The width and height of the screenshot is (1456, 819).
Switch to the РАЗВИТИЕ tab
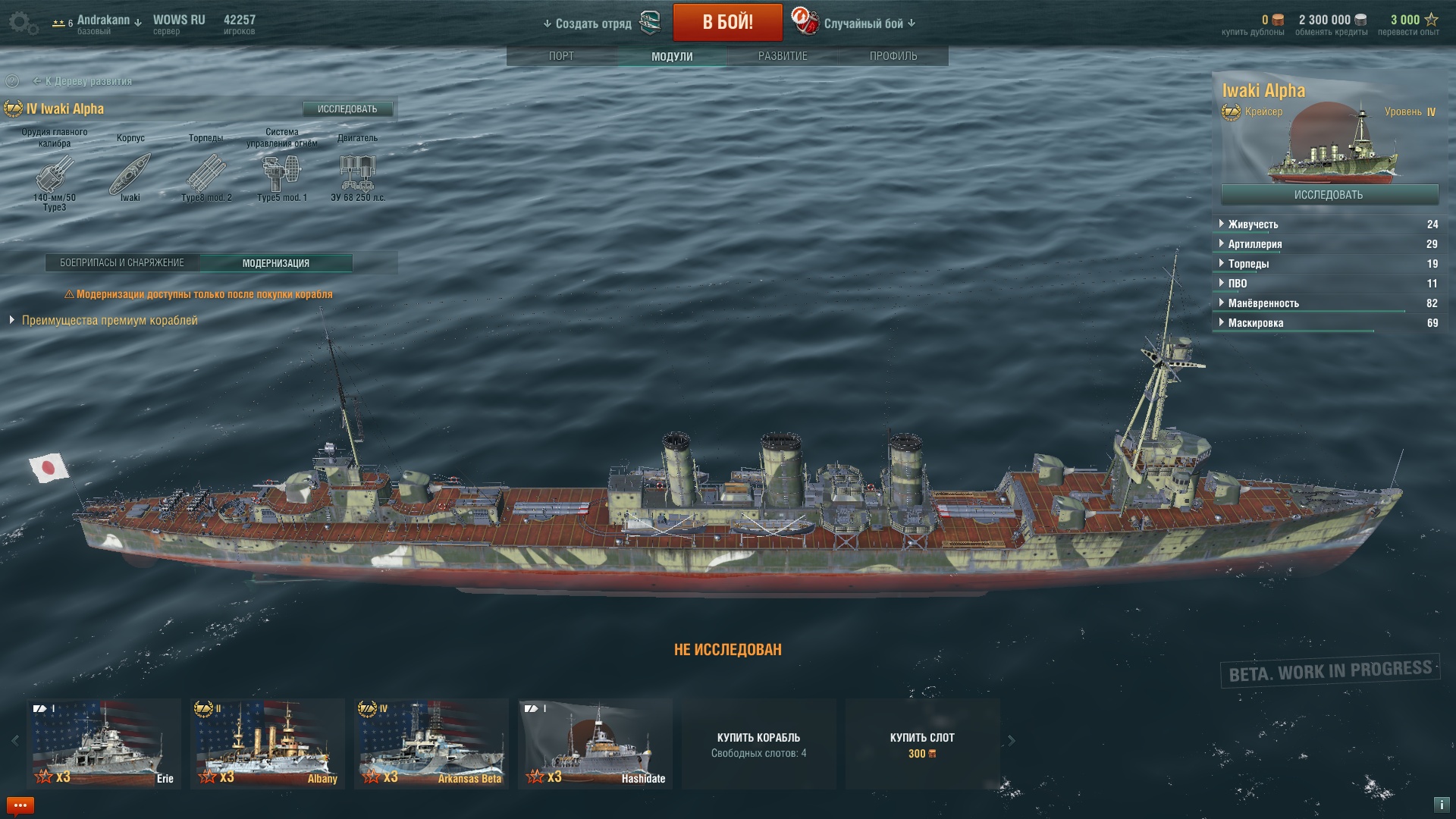click(x=783, y=56)
